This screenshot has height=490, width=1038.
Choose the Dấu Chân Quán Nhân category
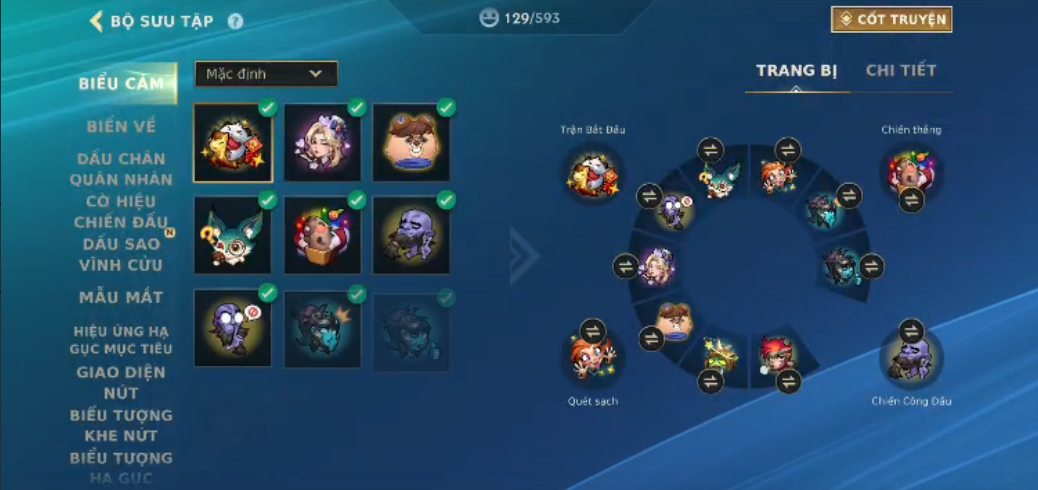click(x=121, y=169)
